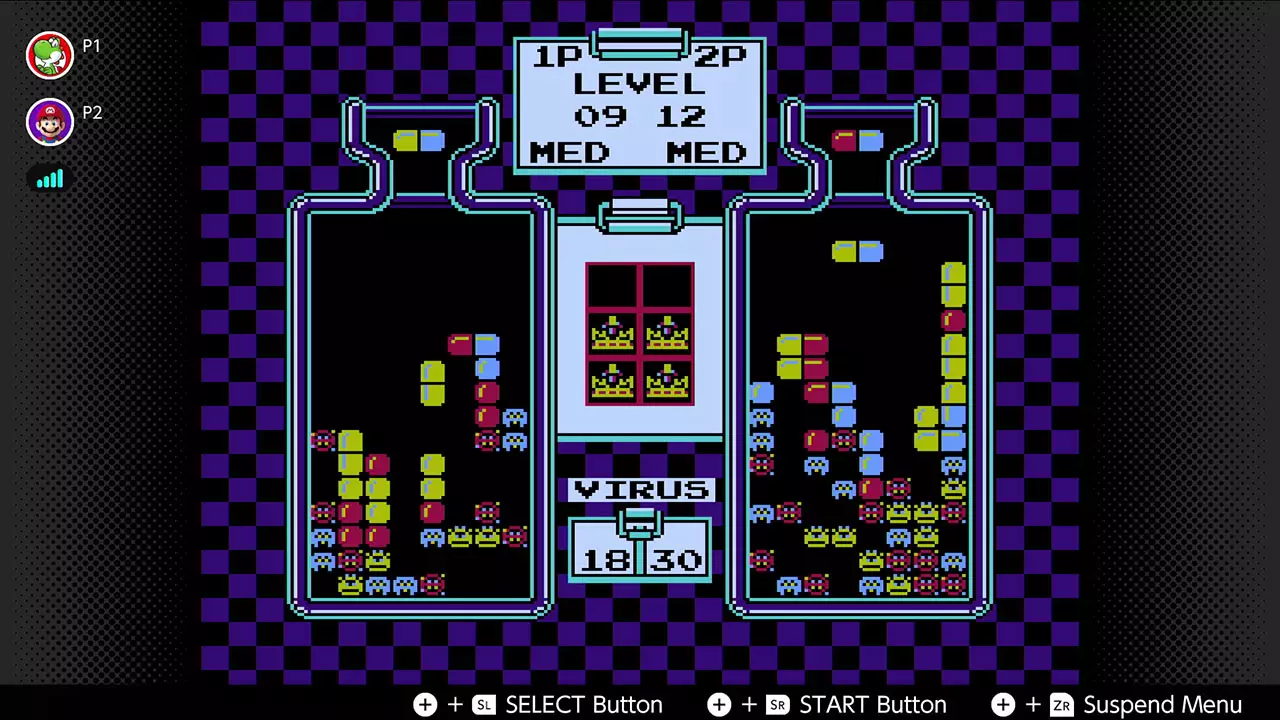Select the P2 Mario player avatar
This screenshot has height=720, width=1280.
pos(50,121)
